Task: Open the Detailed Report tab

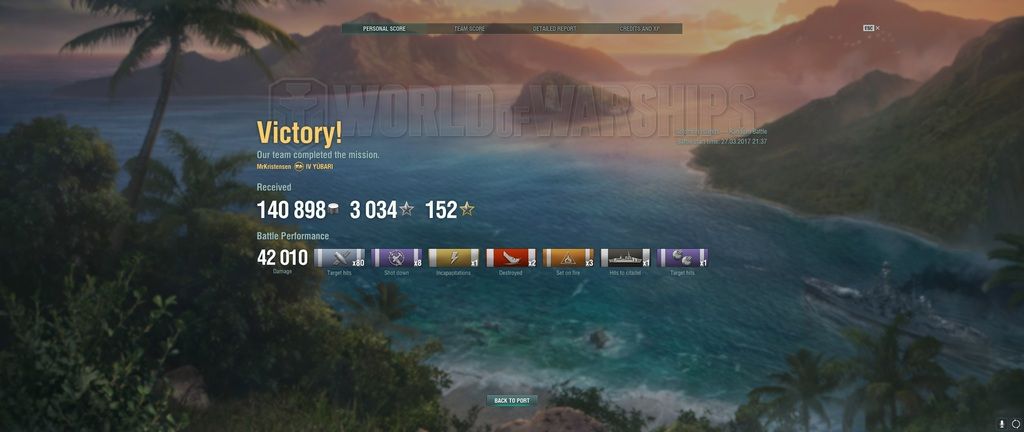Action: [554, 29]
